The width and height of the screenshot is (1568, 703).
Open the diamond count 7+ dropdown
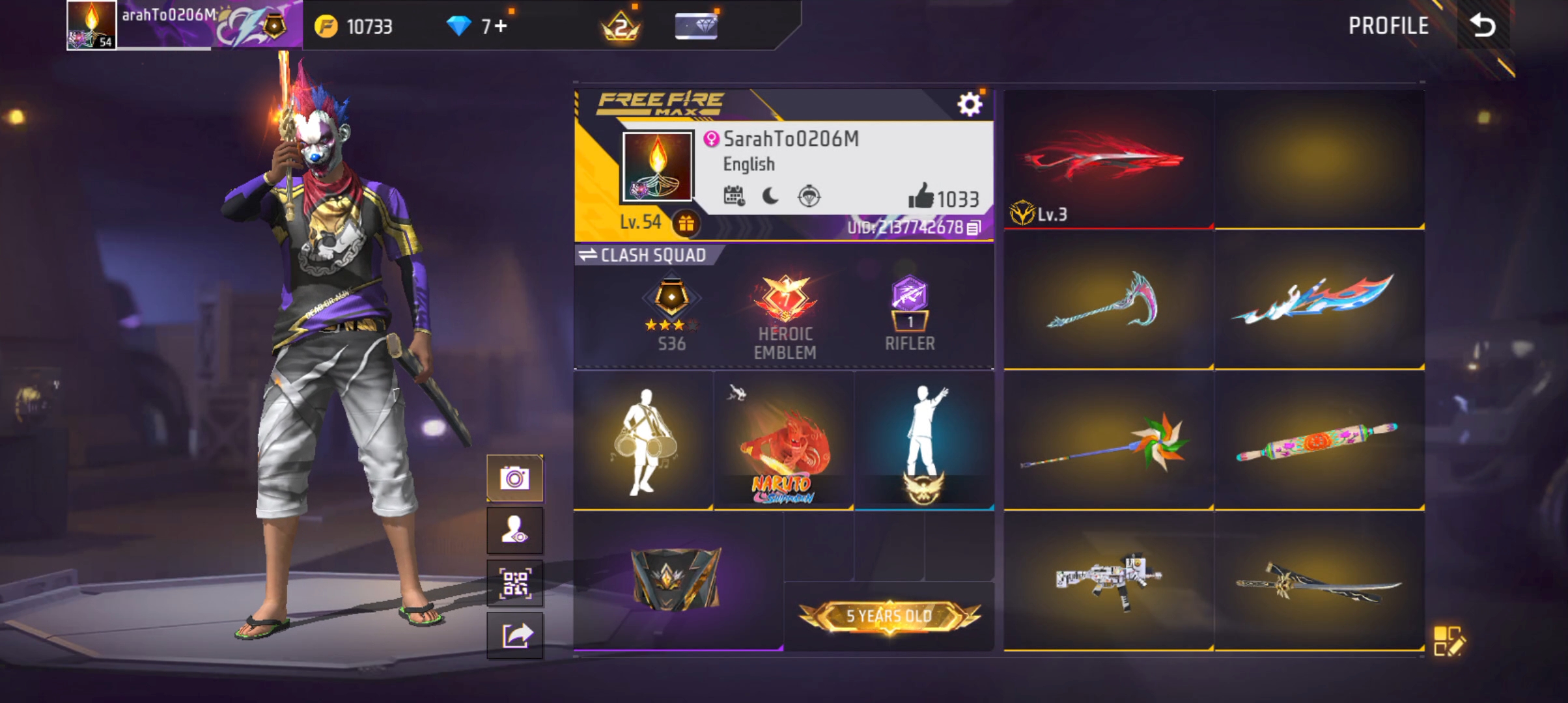point(479,26)
